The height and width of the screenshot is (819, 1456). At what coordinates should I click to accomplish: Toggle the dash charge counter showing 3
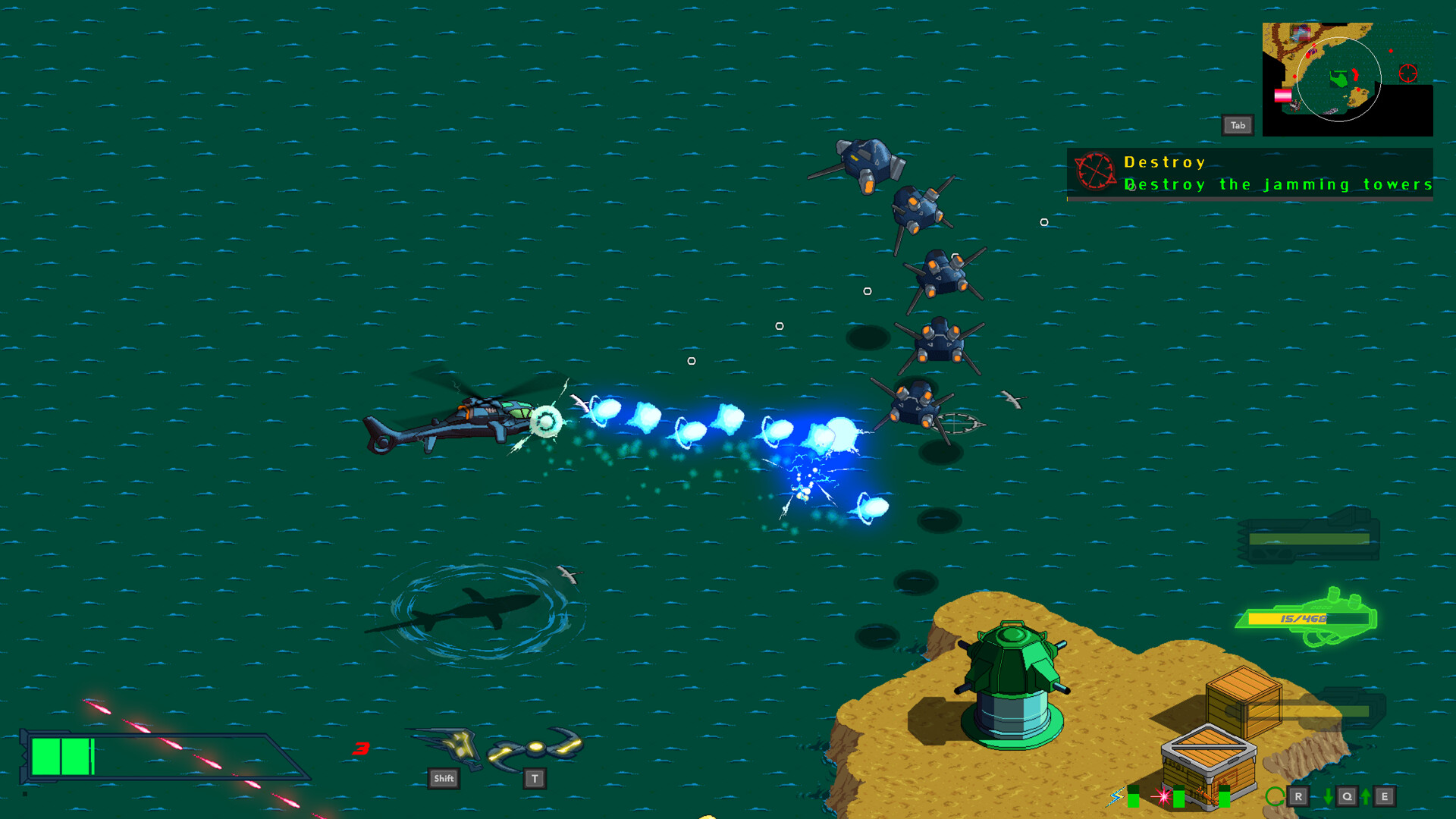click(x=362, y=747)
